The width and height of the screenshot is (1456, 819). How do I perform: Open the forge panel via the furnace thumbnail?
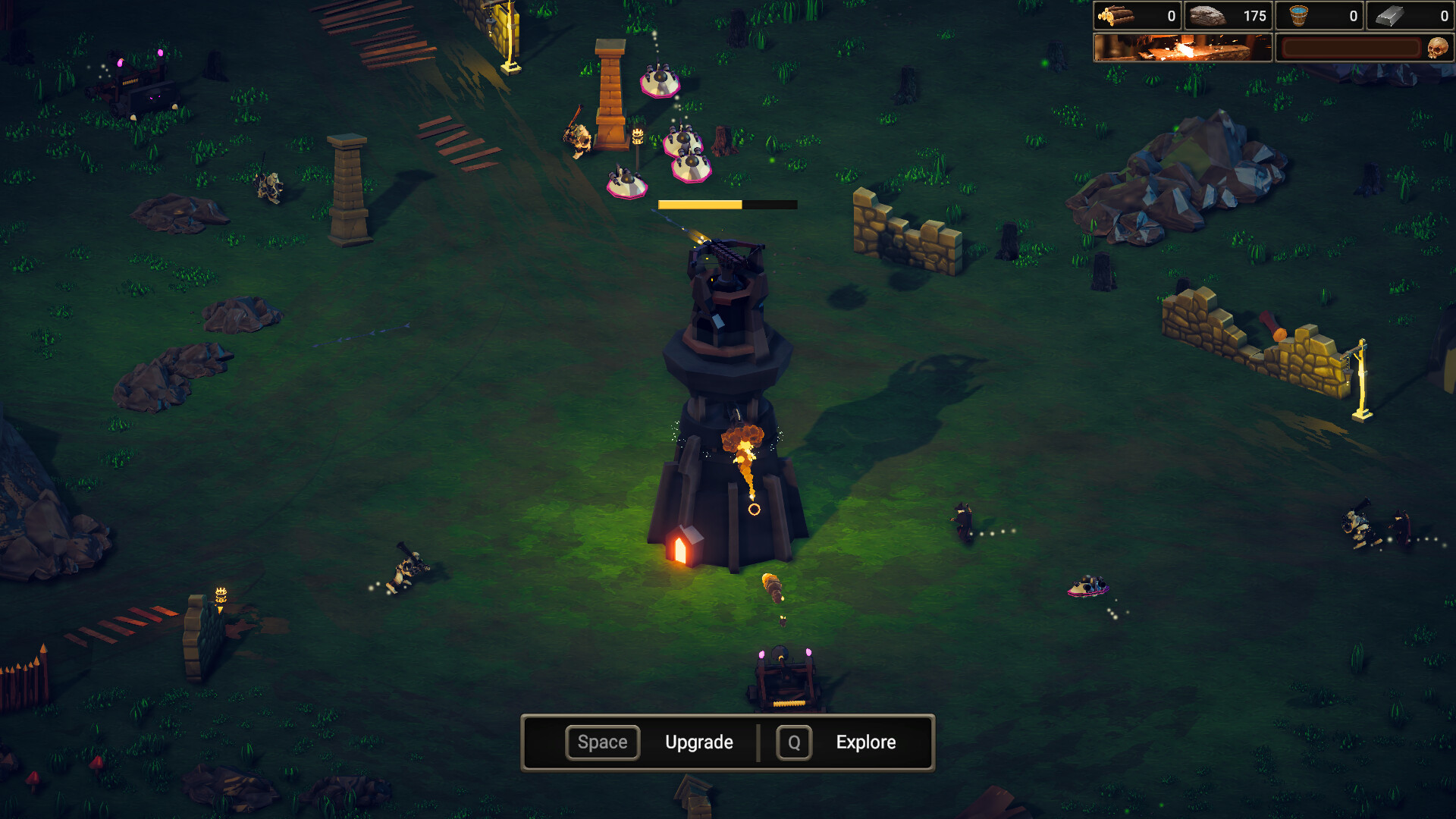(1181, 47)
